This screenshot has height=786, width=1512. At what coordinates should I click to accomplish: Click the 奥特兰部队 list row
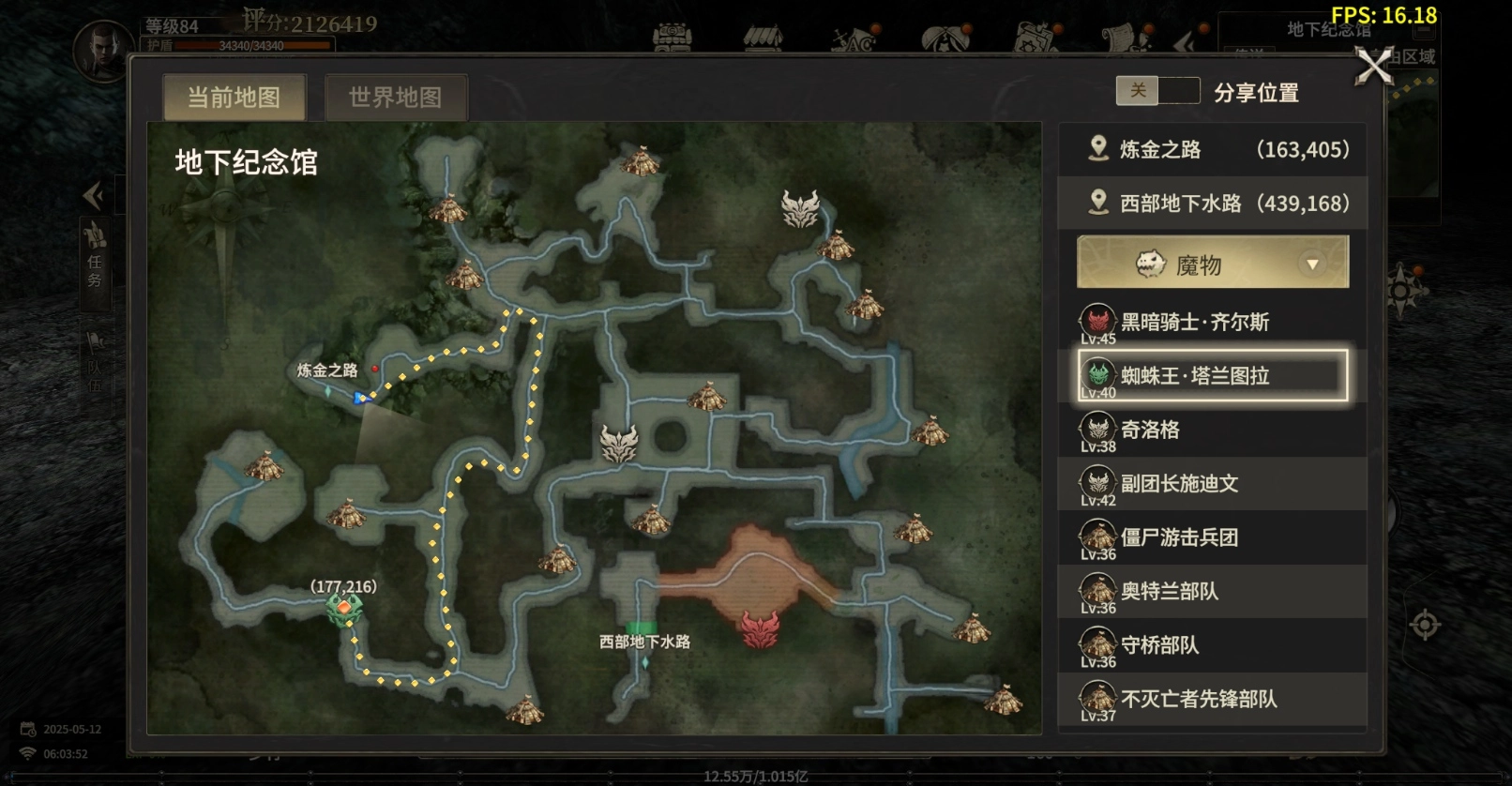point(1213,592)
